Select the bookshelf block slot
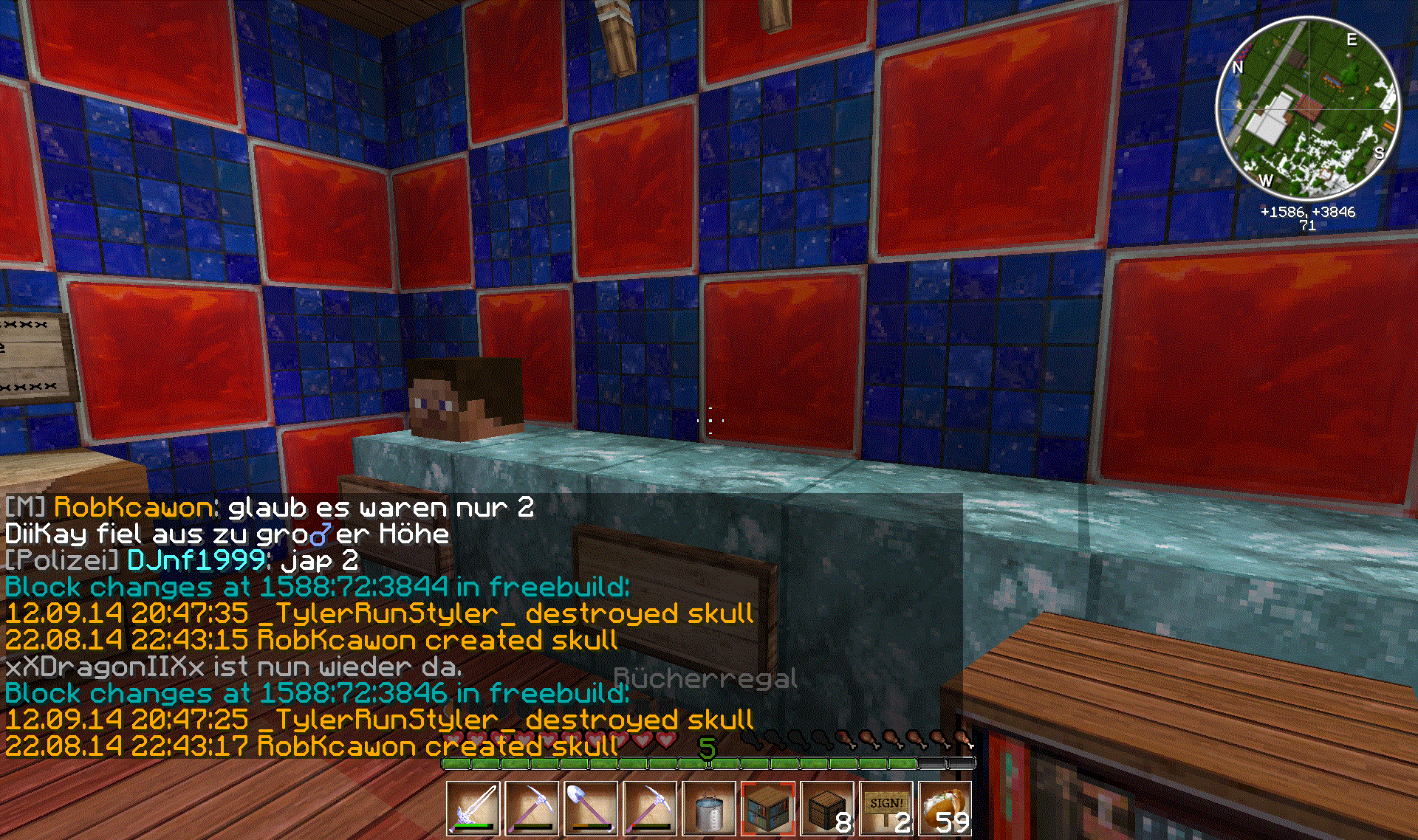 pyautogui.click(x=768, y=809)
